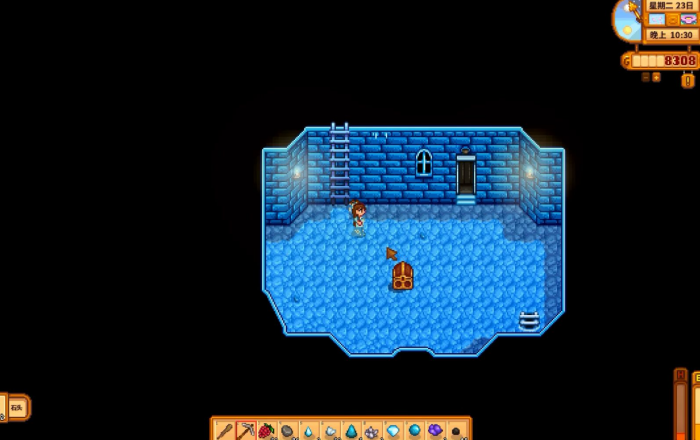Image resolution: width=700 pixels, height=440 pixels.
Task: Click the zoom-in plus button
Action: tap(656, 77)
